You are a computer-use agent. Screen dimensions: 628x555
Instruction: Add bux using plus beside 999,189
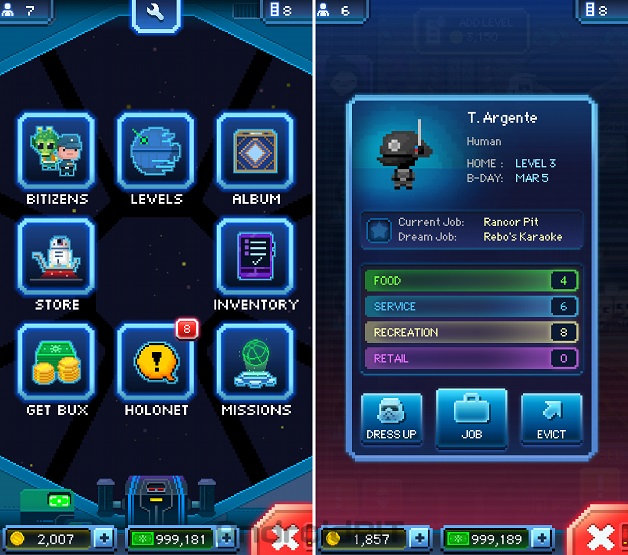coord(541,539)
